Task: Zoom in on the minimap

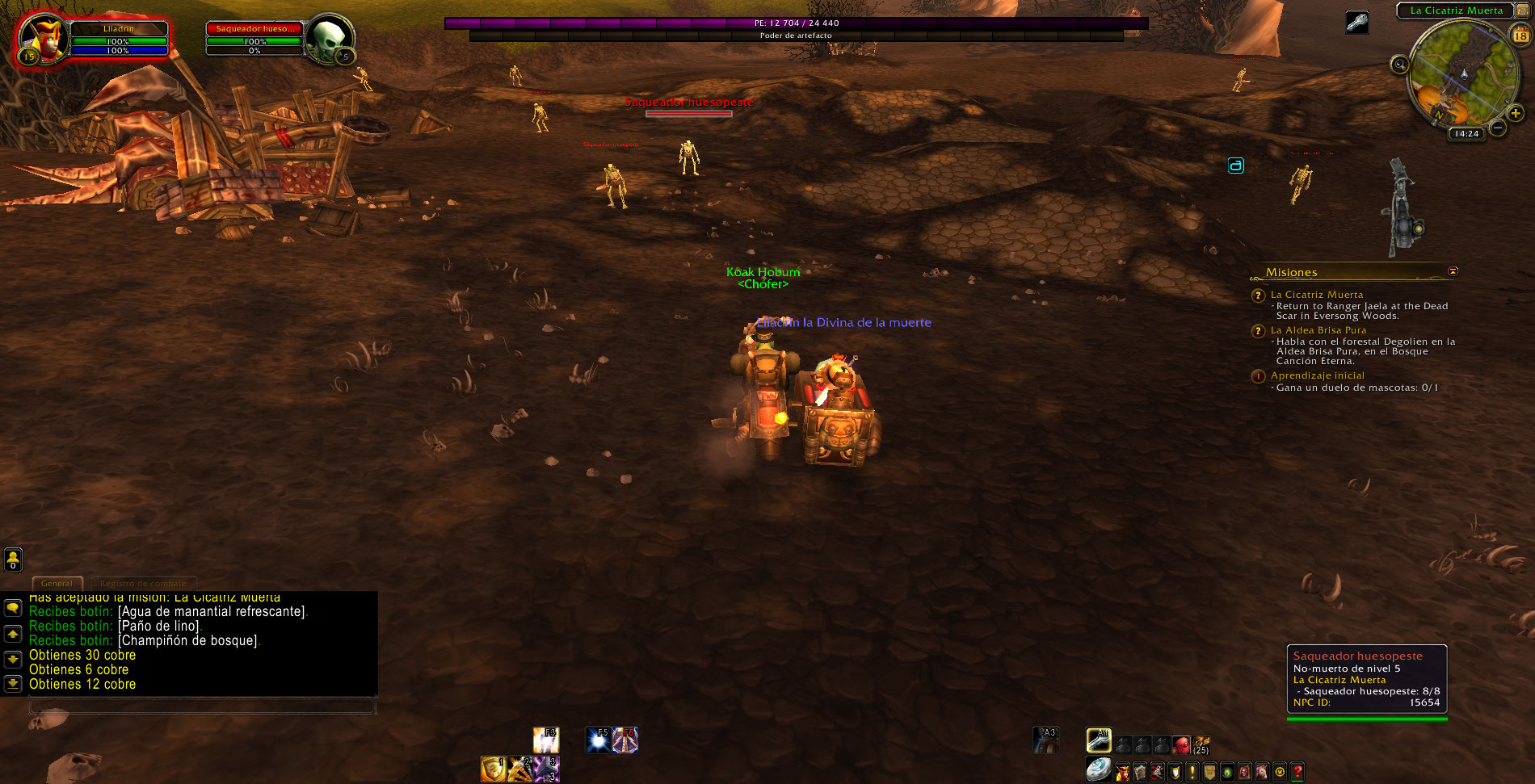Action: click(x=1515, y=114)
